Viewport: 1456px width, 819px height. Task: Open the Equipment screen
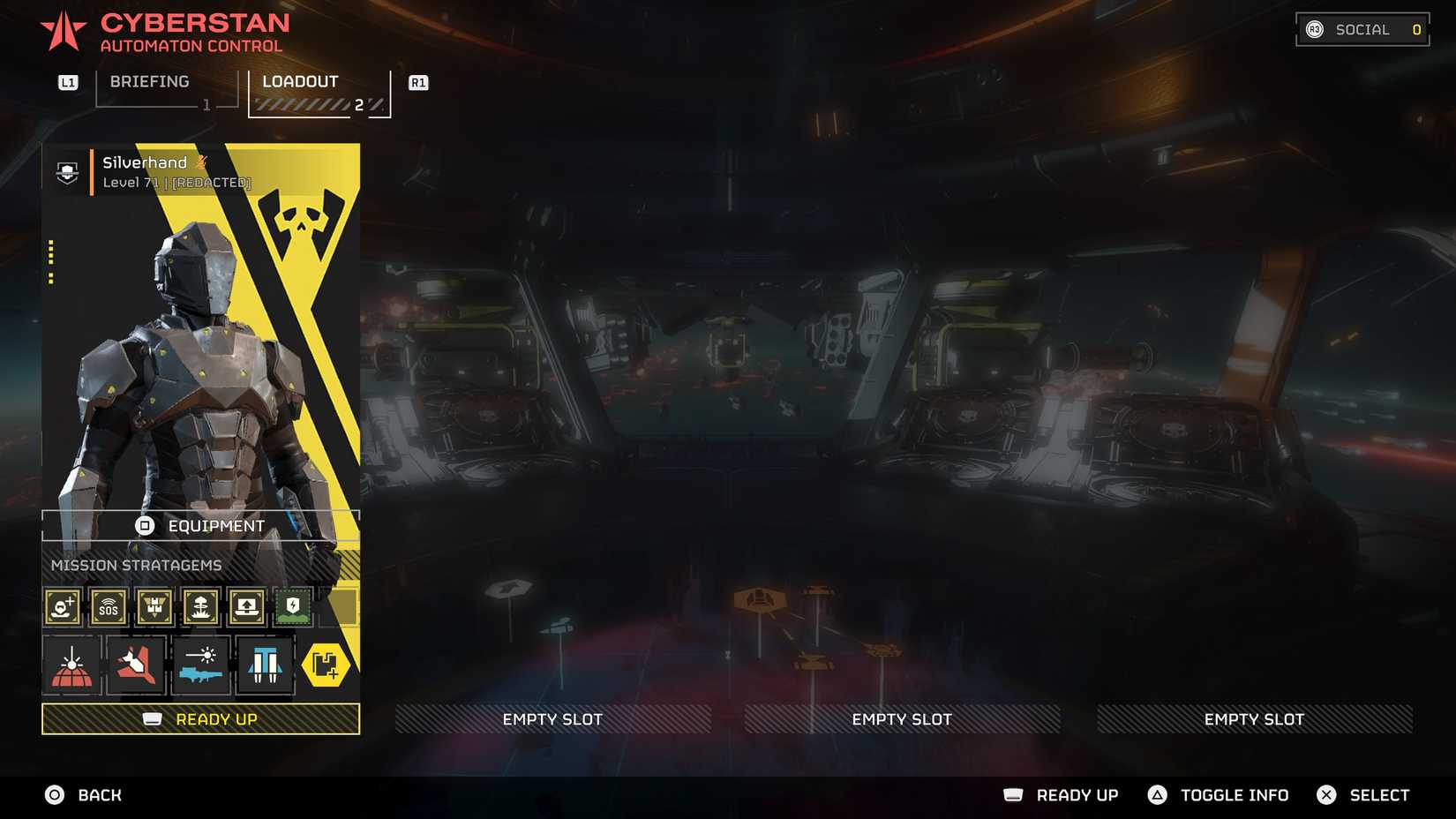(201, 525)
